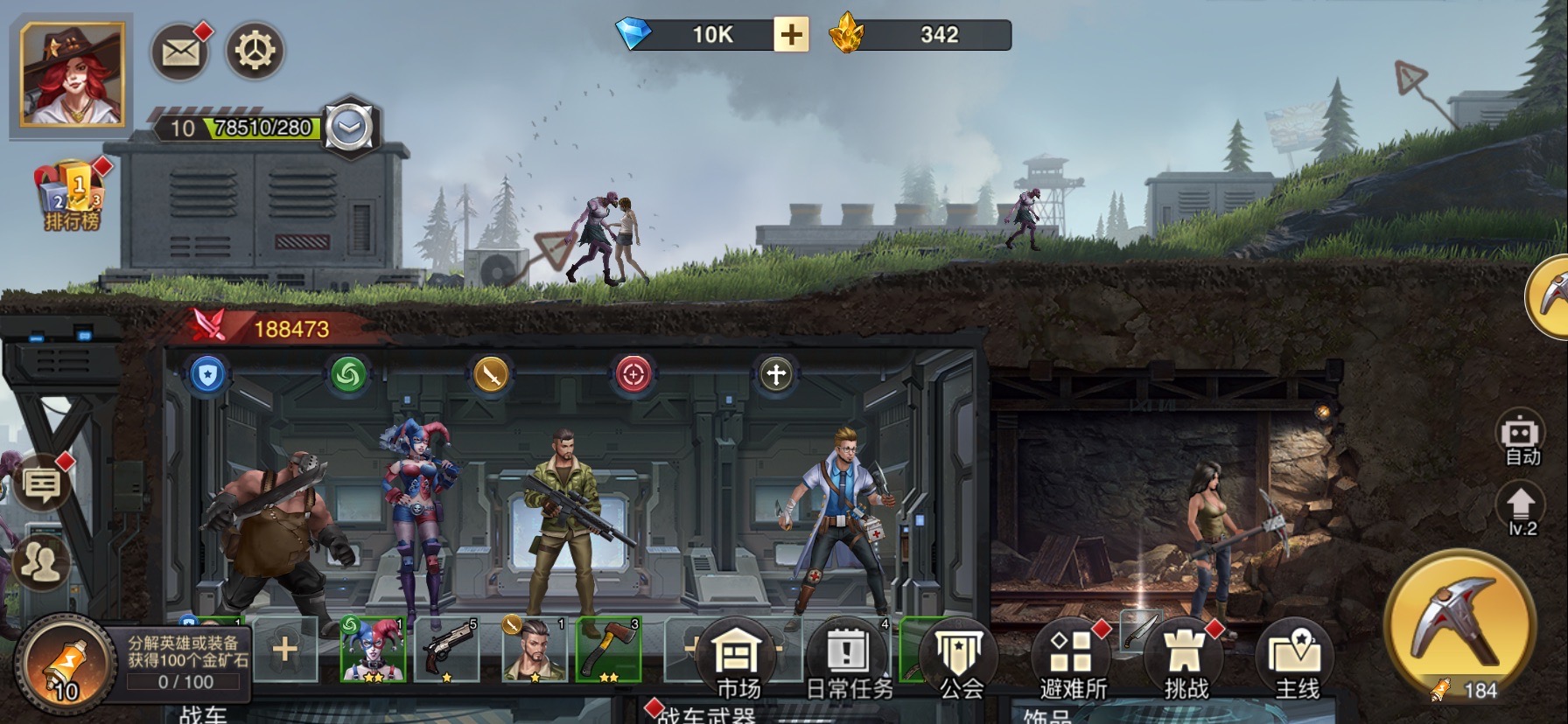Upgrade with the lv.2 arrow button
Image resolution: width=1568 pixels, height=724 pixels.
[x=1522, y=511]
